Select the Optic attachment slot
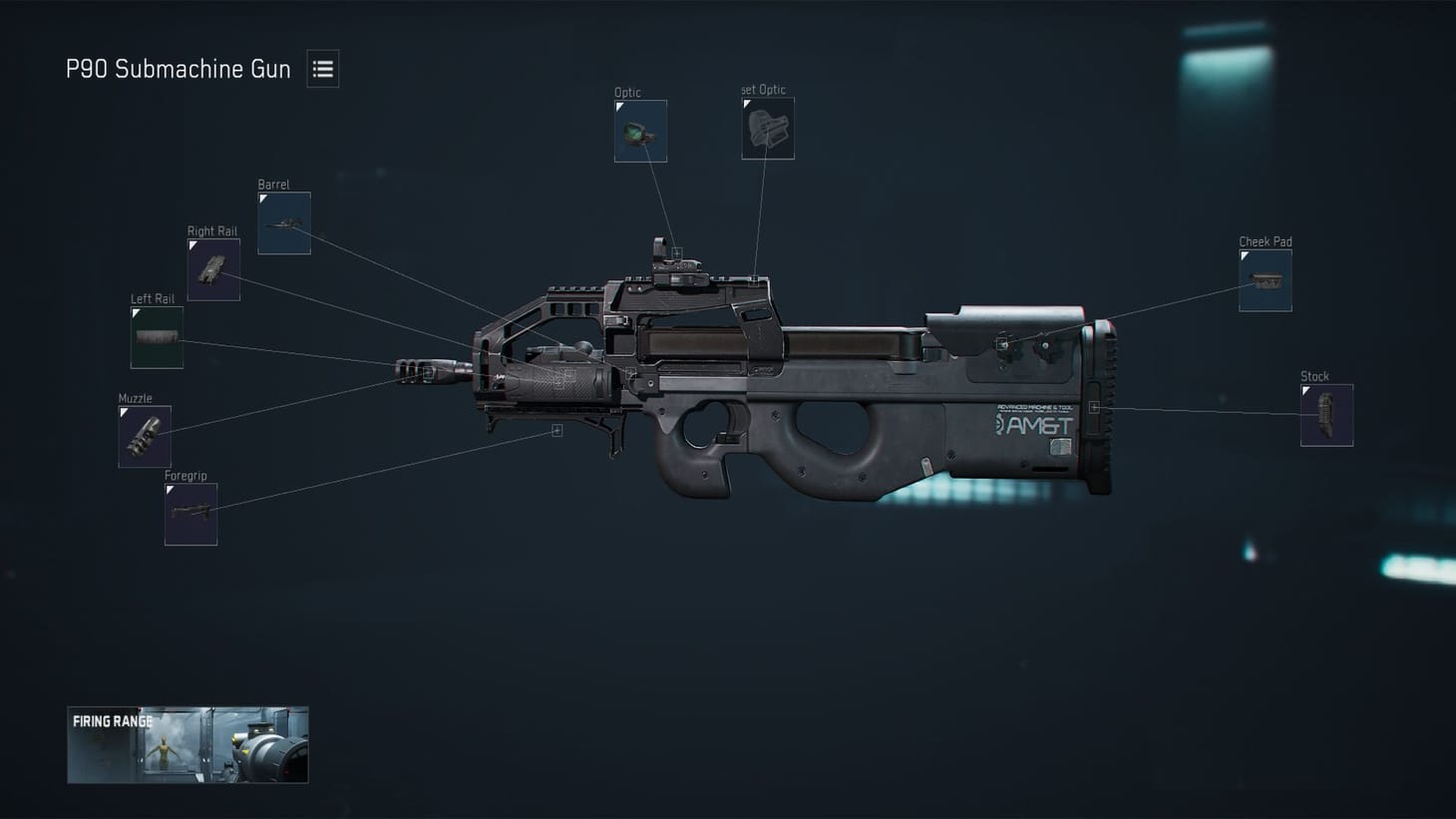The image size is (1456, 819). 639,131
